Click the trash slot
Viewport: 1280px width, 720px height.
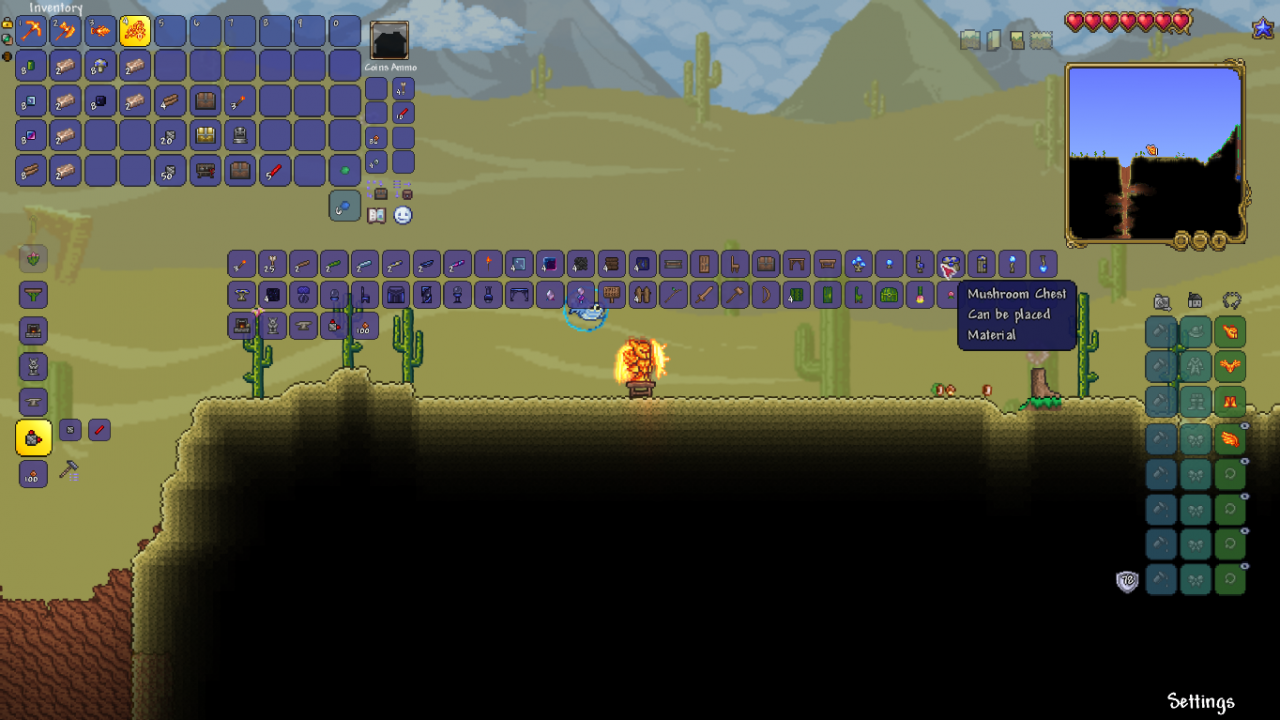click(x=344, y=206)
